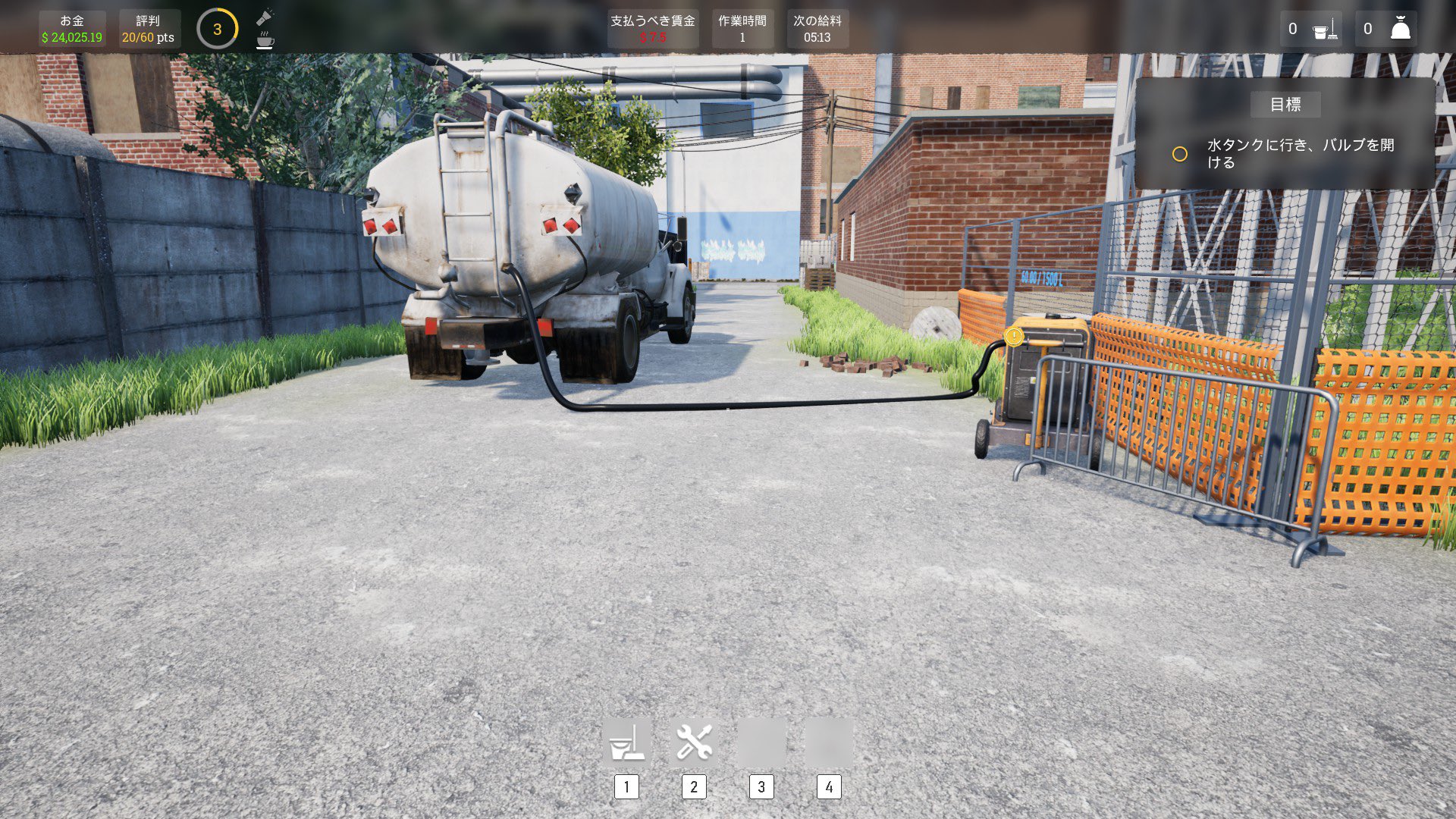The height and width of the screenshot is (819, 1456).
Task: Click the trash bag counter icon
Action: click(1400, 29)
